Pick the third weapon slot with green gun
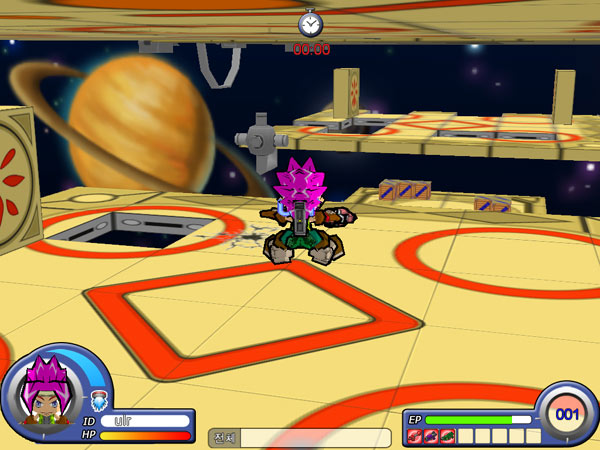This screenshot has height=450, width=600. coord(447,436)
